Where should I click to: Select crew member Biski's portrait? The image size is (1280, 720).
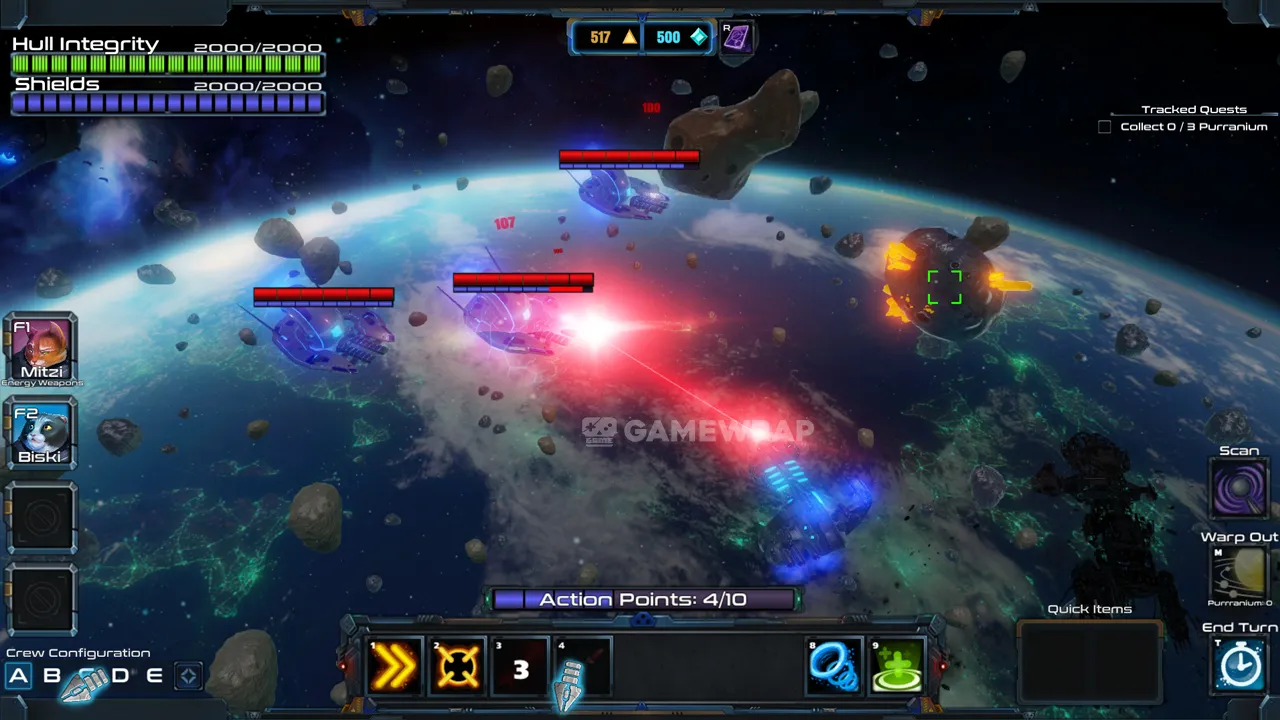click(x=40, y=433)
